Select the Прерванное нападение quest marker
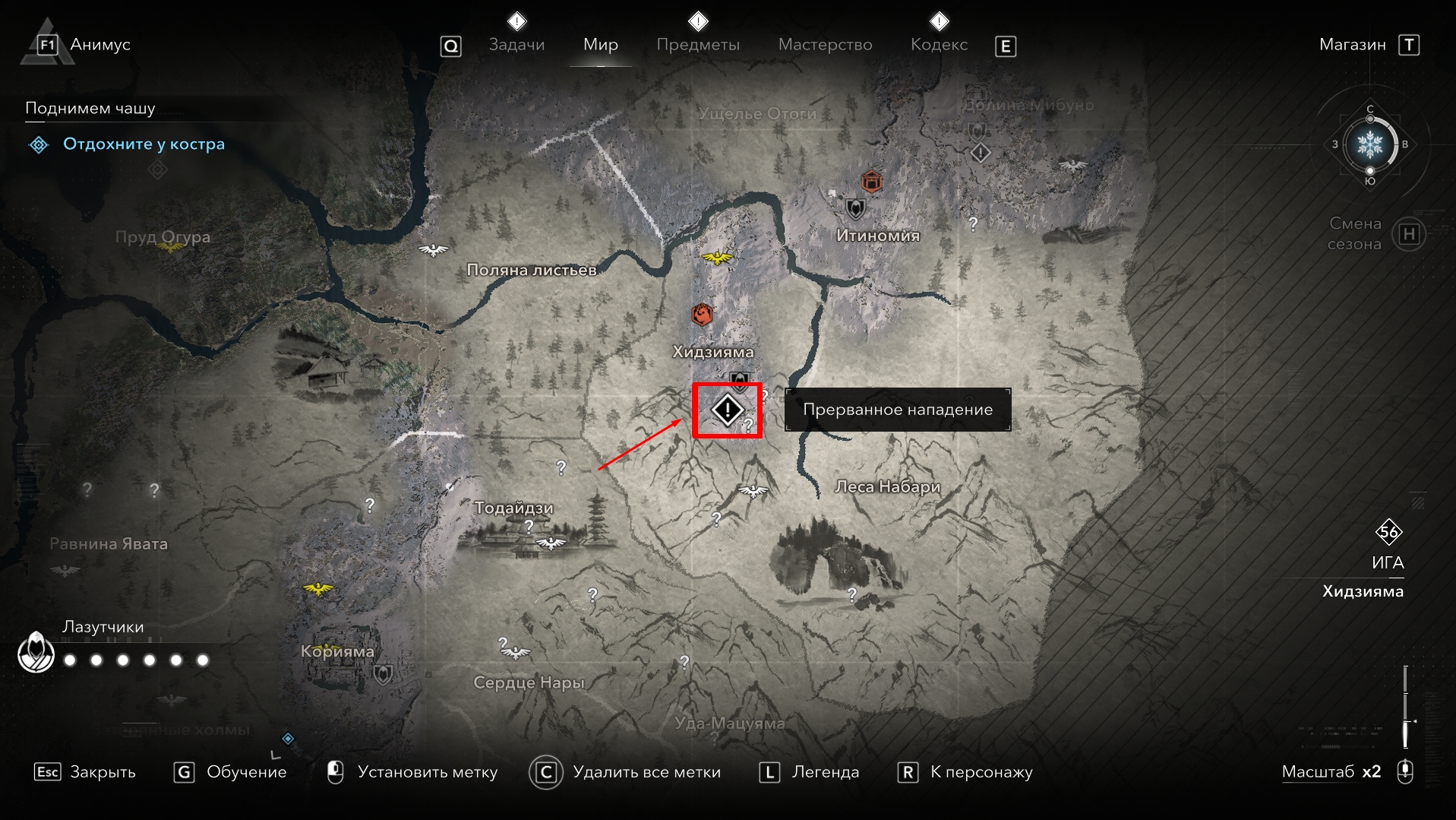 (727, 410)
